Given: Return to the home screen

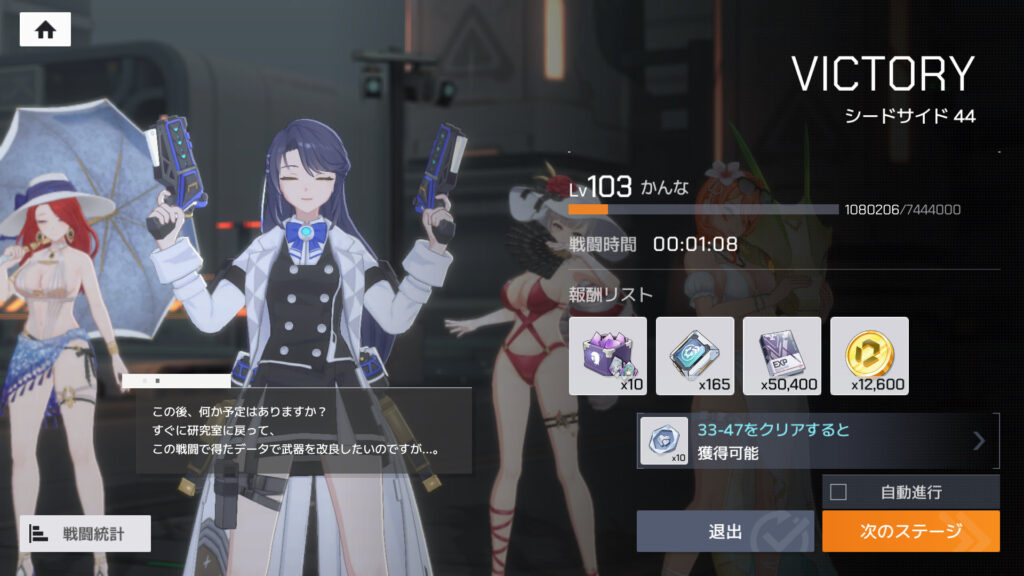Looking at the screenshot, I should [x=45, y=30].
